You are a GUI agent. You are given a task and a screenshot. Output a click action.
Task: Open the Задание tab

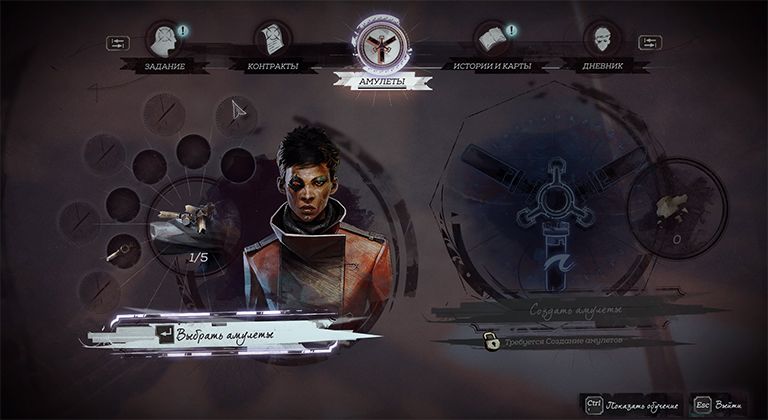[x=164, y=42]
